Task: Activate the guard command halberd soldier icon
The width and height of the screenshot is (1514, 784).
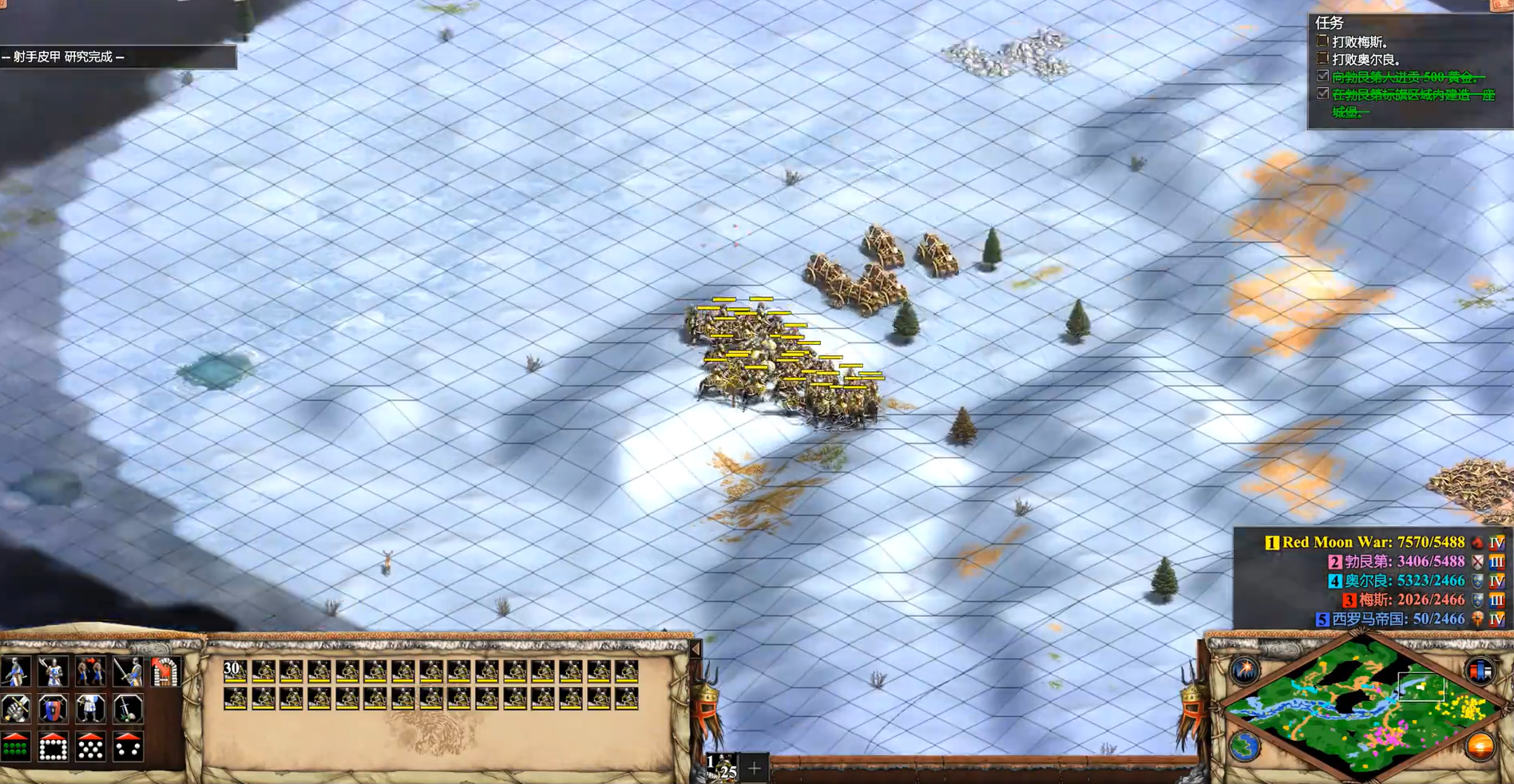Action: point(53,672)
